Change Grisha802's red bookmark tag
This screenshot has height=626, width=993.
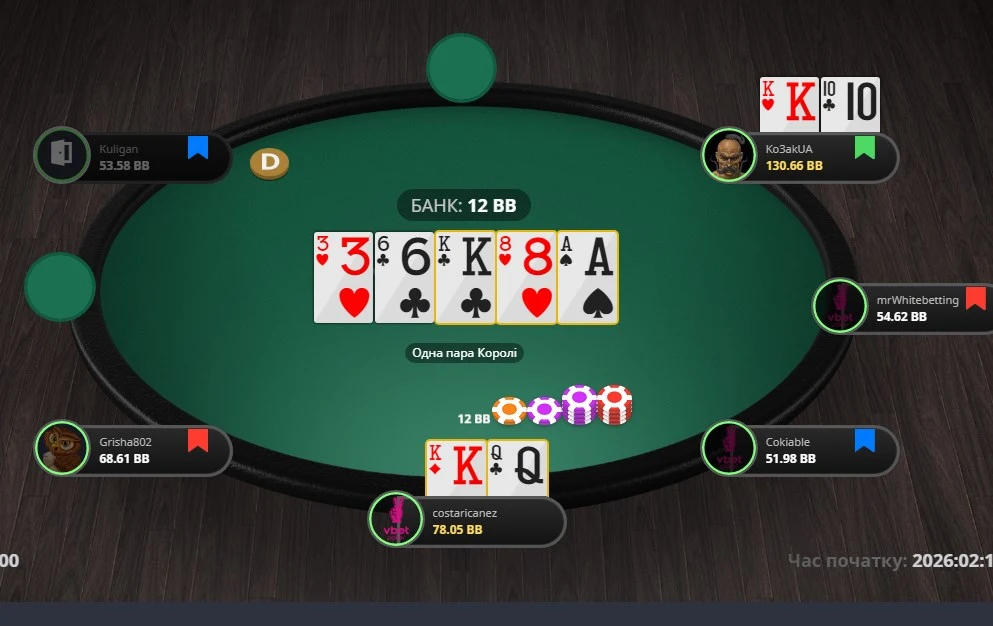(x=198, y=440)
